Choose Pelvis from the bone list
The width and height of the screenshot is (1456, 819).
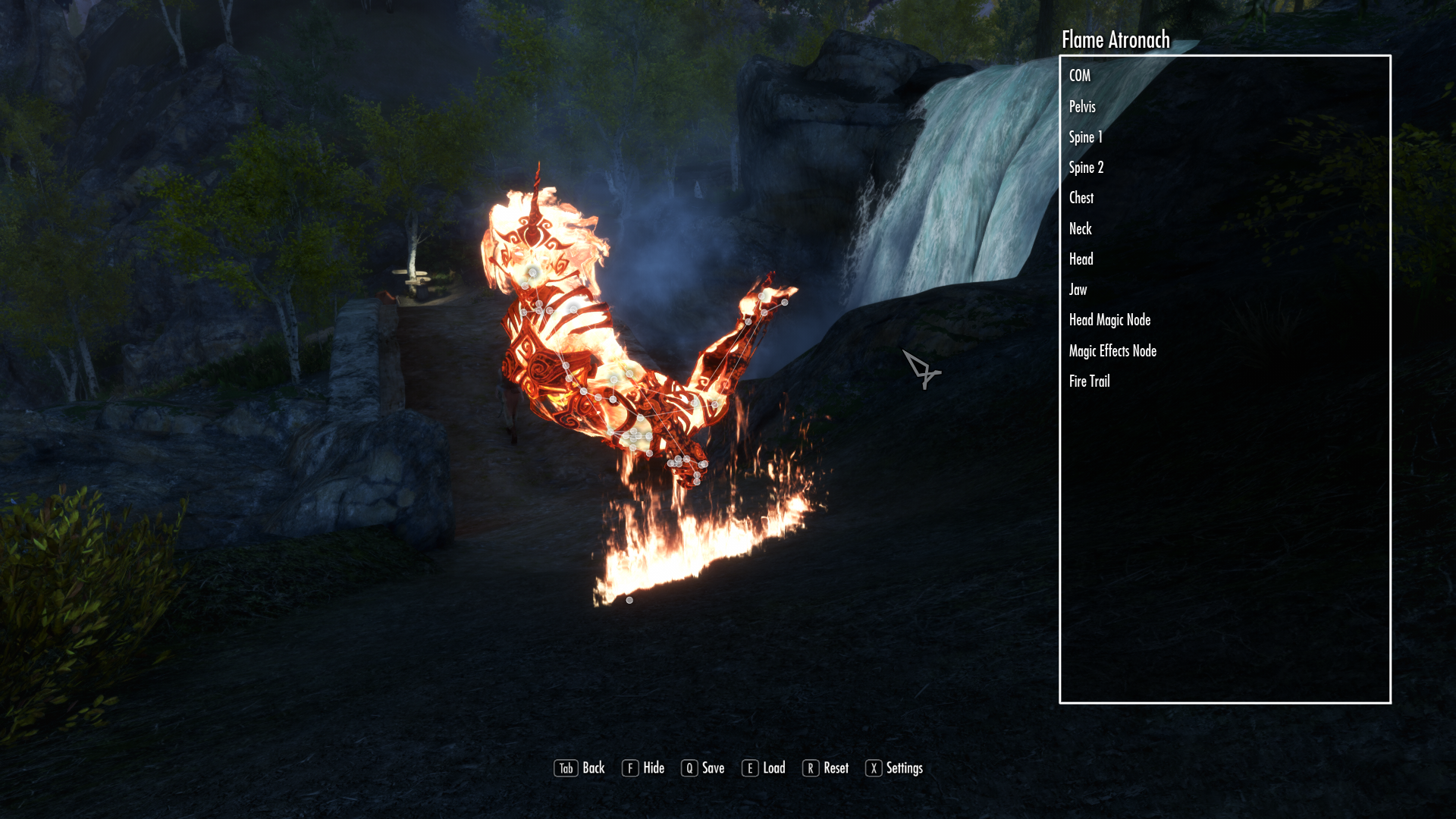pos(1082,107)
